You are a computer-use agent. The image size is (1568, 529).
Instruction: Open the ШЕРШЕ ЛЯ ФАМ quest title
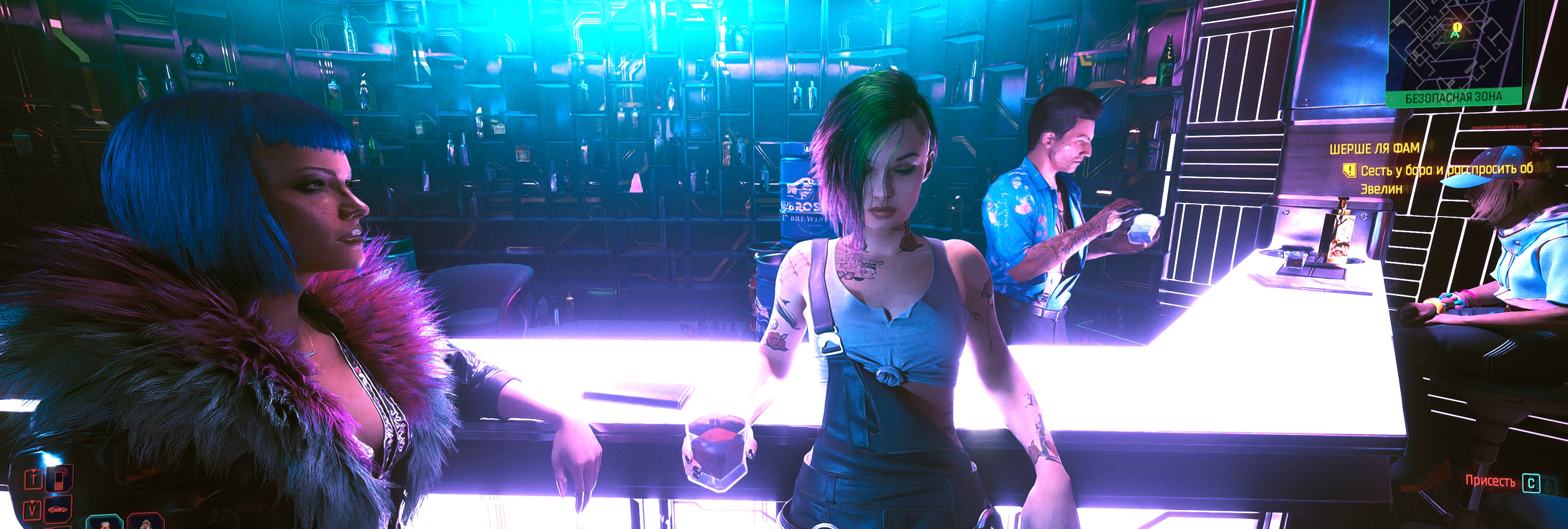coord(1374,148)
